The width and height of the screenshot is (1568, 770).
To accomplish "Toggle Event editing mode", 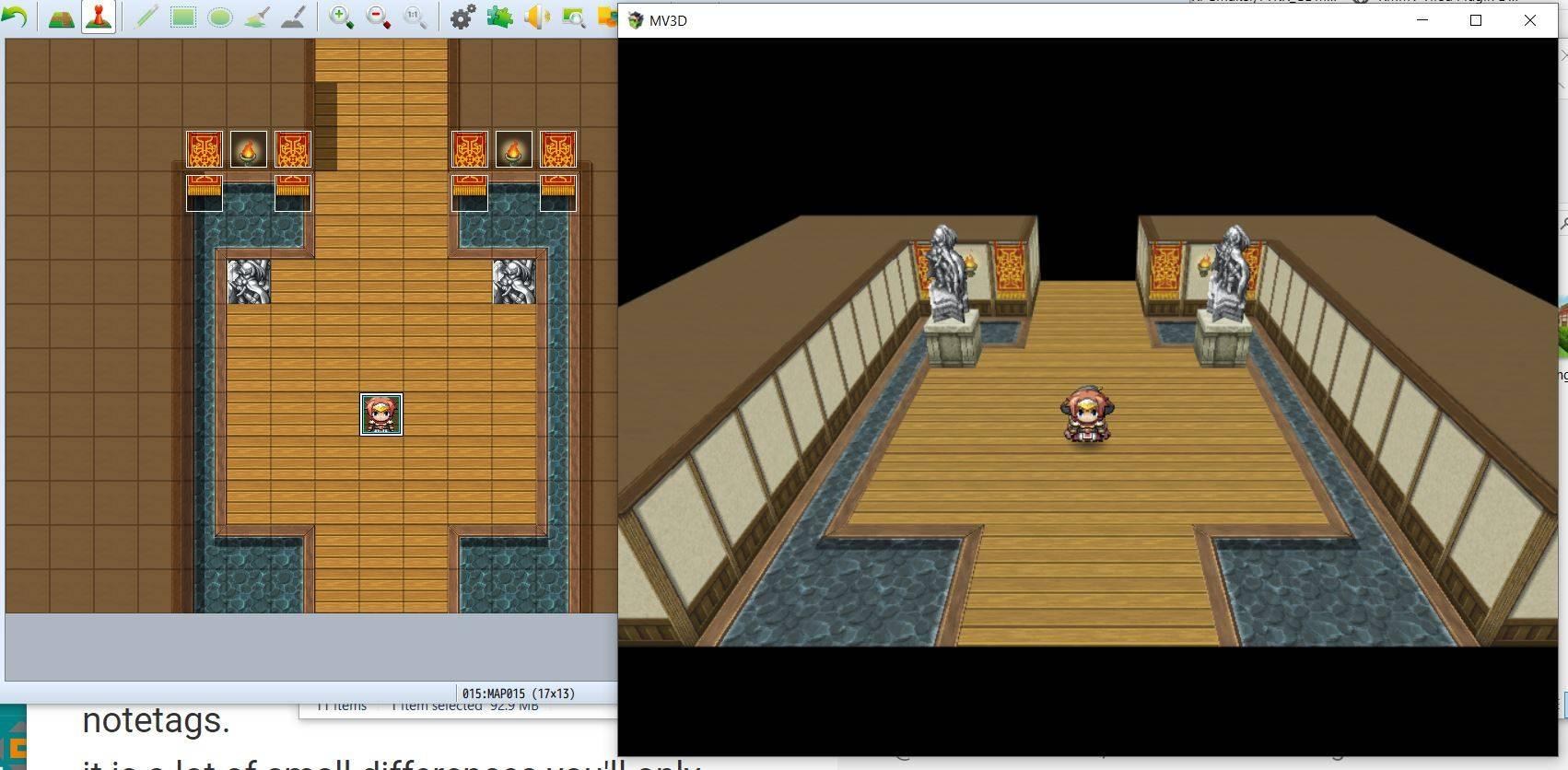I will (x=97, y=17).
